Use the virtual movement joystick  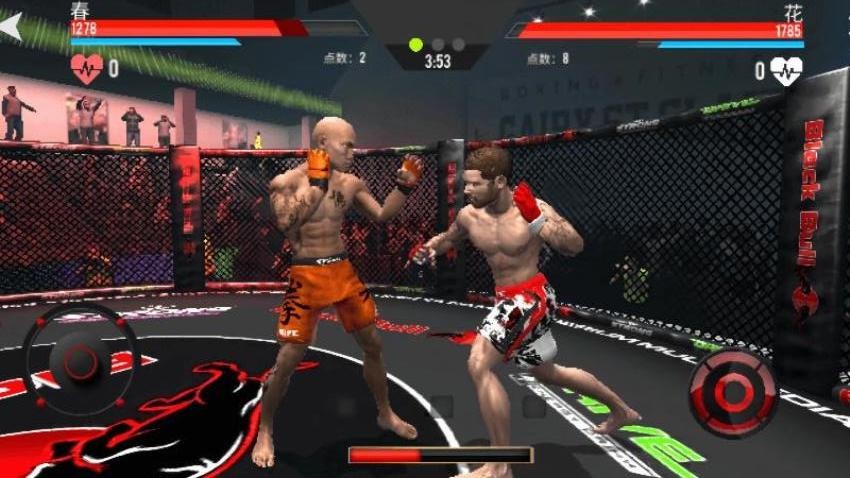pos(79,361)
